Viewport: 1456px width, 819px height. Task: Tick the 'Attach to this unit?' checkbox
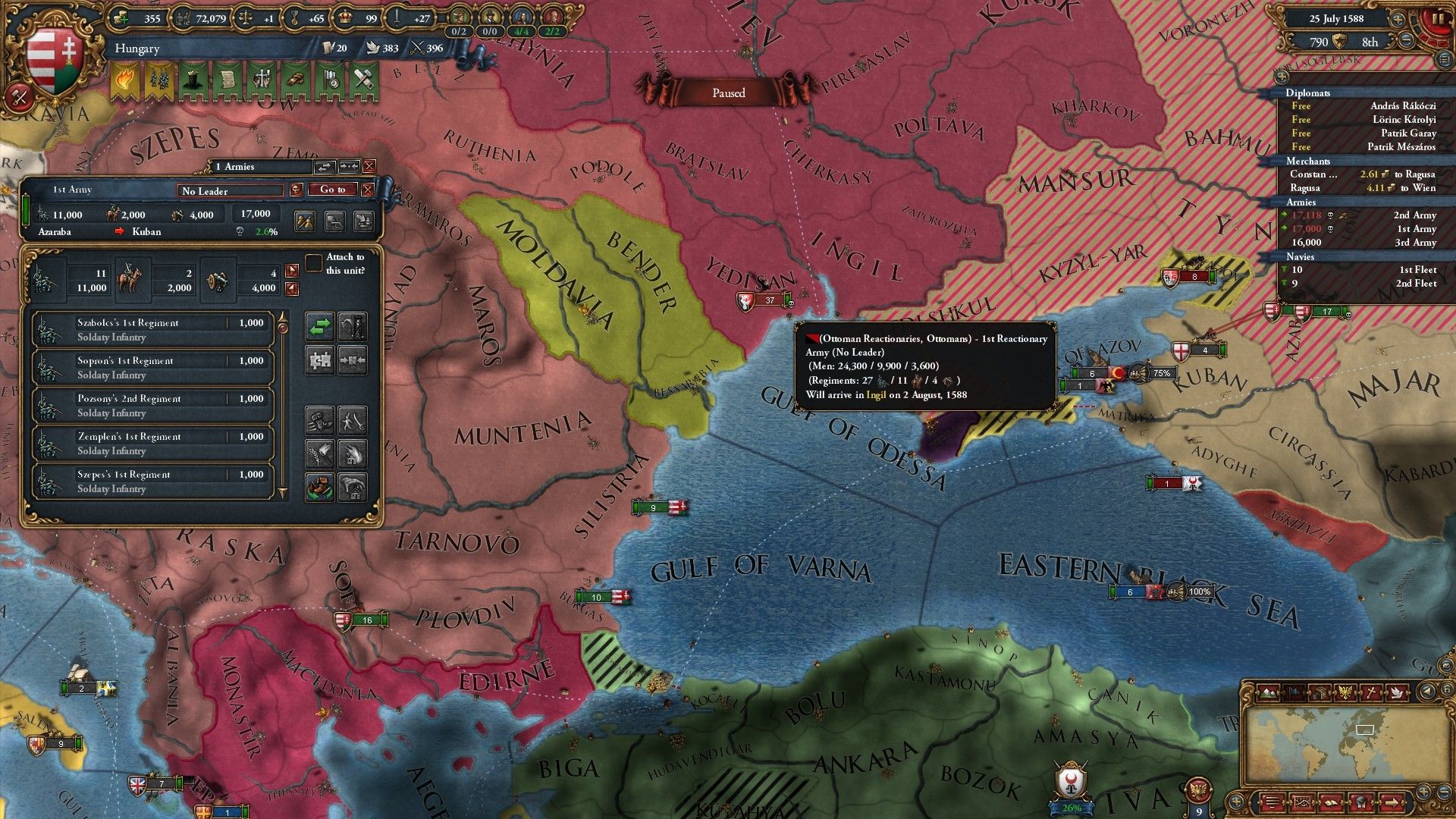[314, 263]
